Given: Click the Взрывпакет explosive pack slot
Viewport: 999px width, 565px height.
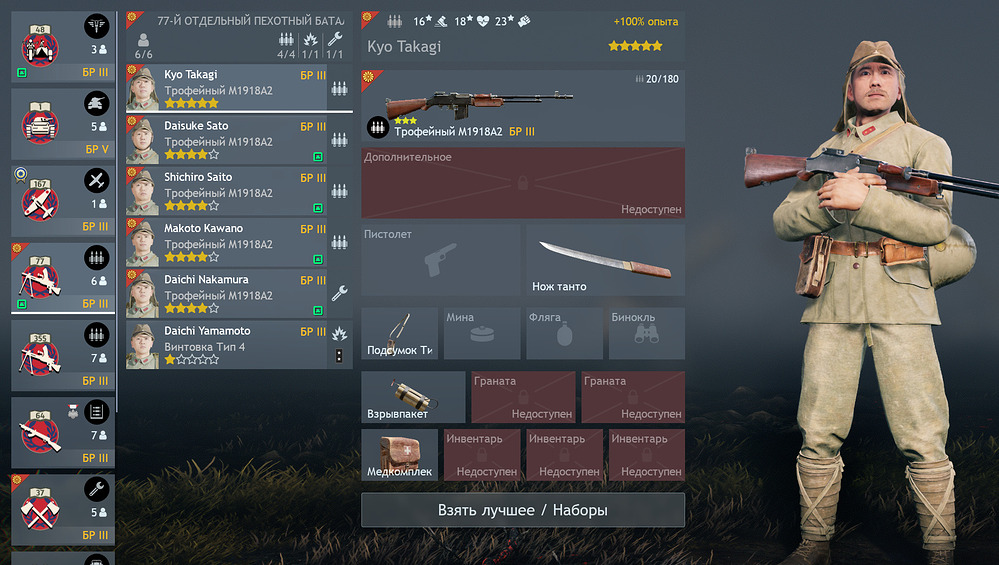Looking at the screenshot, I should (413, 397).
